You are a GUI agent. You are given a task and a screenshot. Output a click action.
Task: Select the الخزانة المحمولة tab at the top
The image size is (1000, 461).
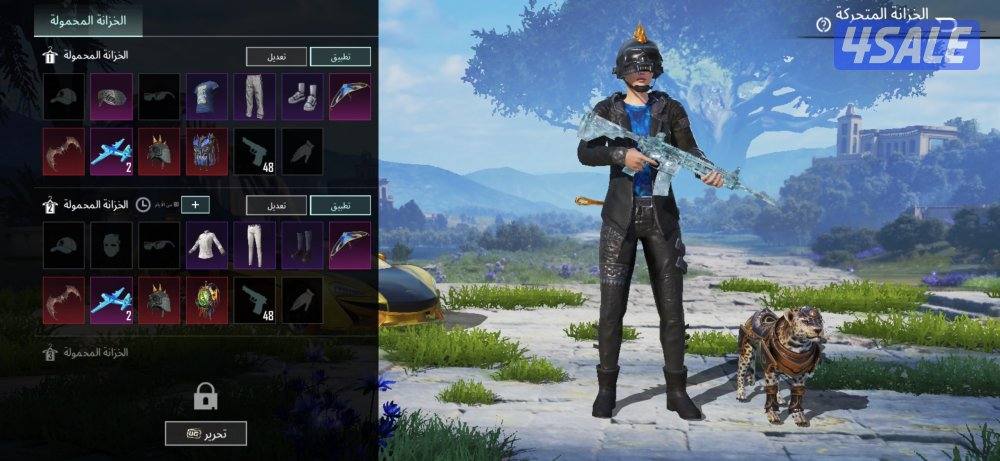88,19
